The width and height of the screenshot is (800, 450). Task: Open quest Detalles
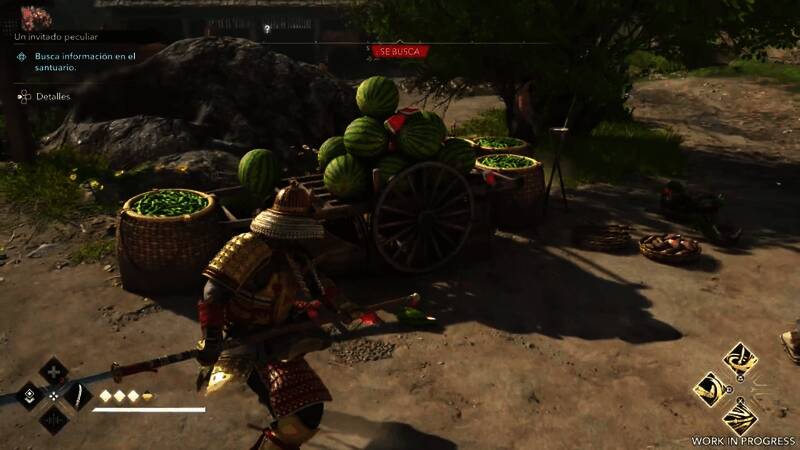click(52, 97)
